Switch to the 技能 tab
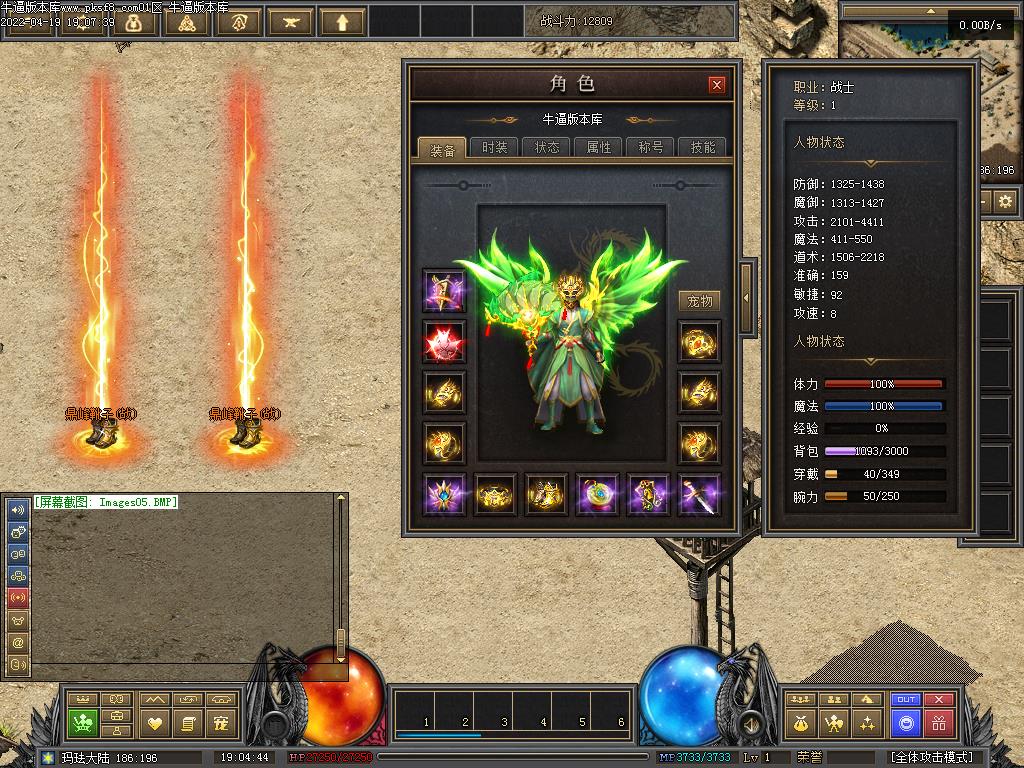The height and width of the screenshot is (768, 1024). [703, 147]
